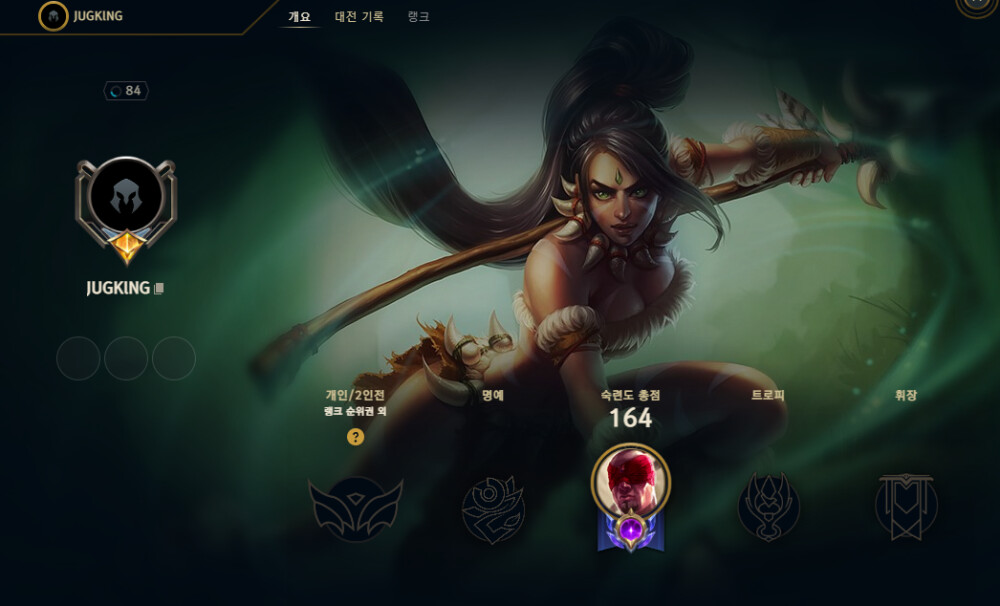Click the JUGKING summoner name in header
The height and width of the screenshot is (606, 1000).
pos(98,16)
